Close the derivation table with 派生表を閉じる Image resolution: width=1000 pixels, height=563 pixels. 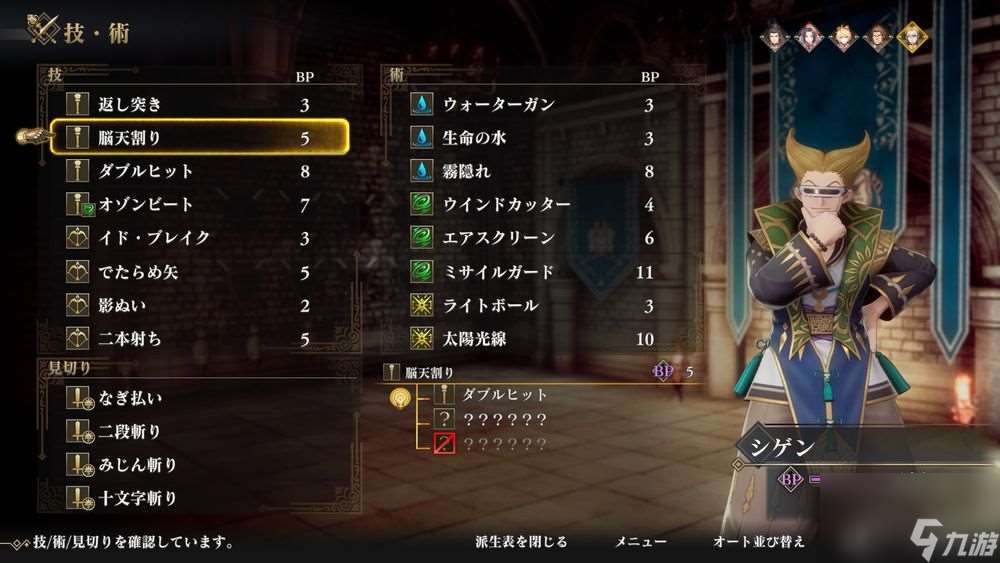[x=521, y=542]
